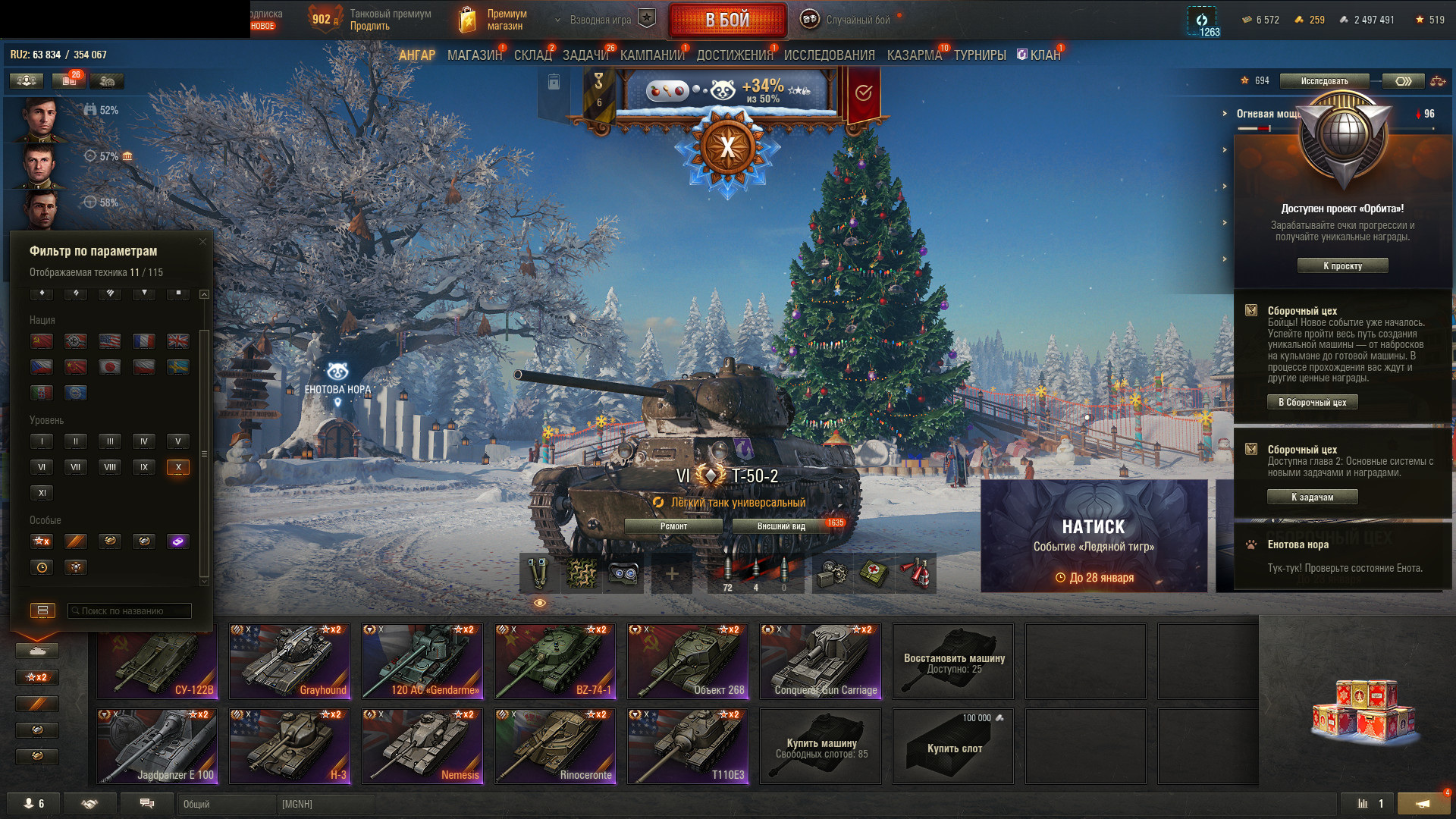Image resolution: width=1456 pixels, height=819 pixels.
Task: Open Внешний вид customization
Action: [x=781, y=526]
